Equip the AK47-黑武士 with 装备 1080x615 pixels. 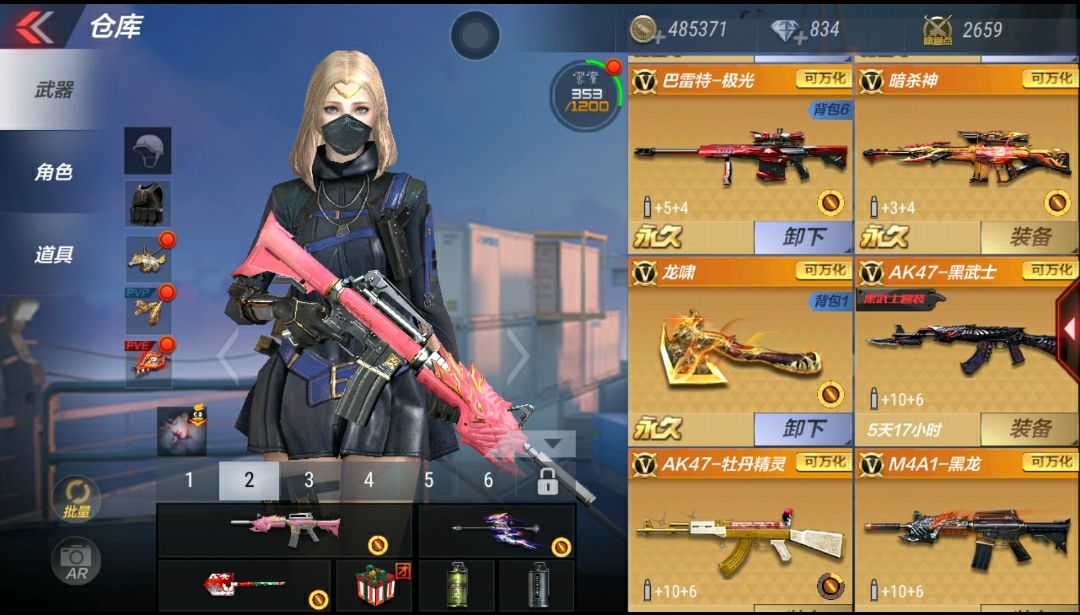coord(1029,429)
